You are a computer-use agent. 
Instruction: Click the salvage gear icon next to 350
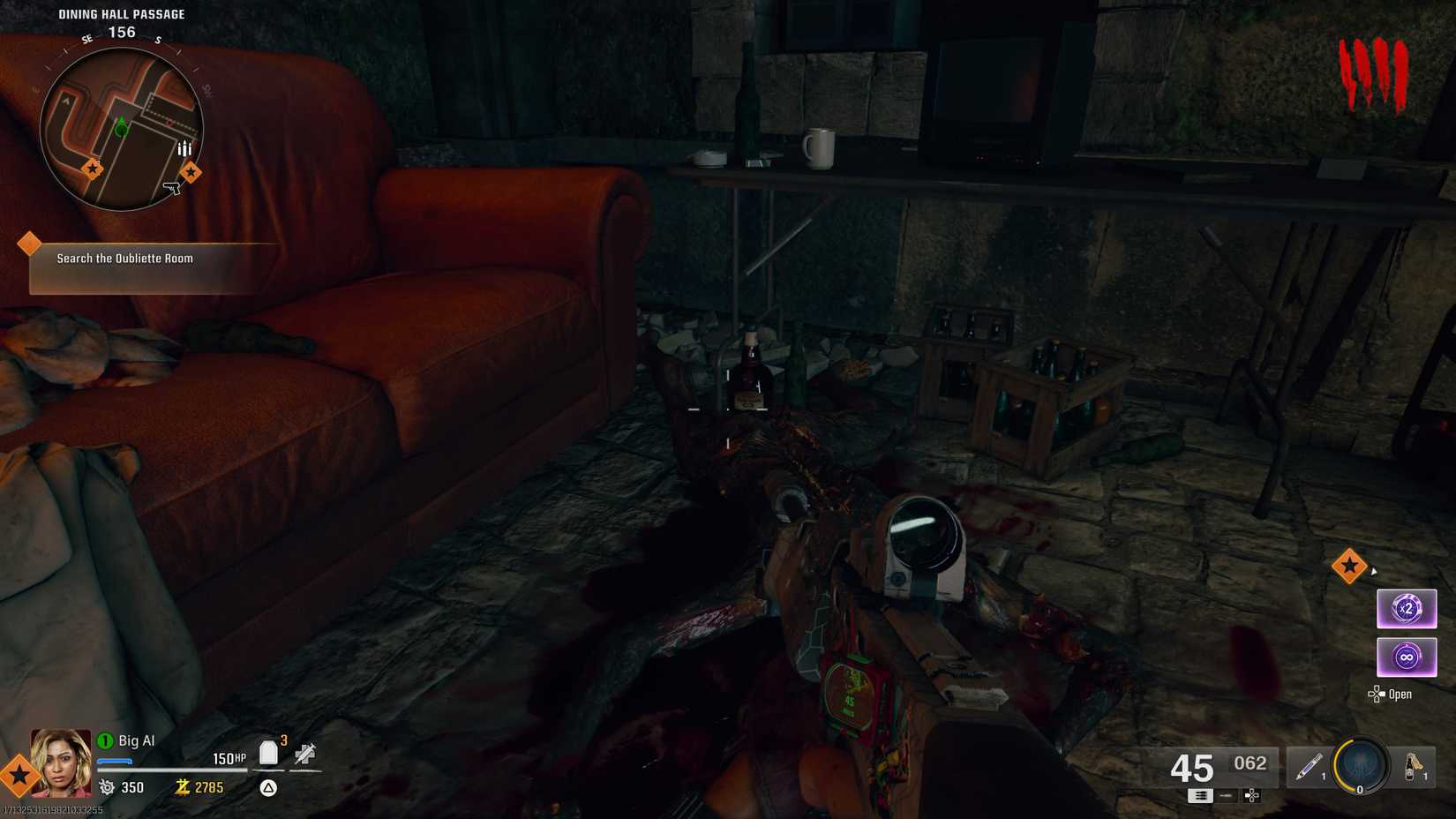[108, 786]
